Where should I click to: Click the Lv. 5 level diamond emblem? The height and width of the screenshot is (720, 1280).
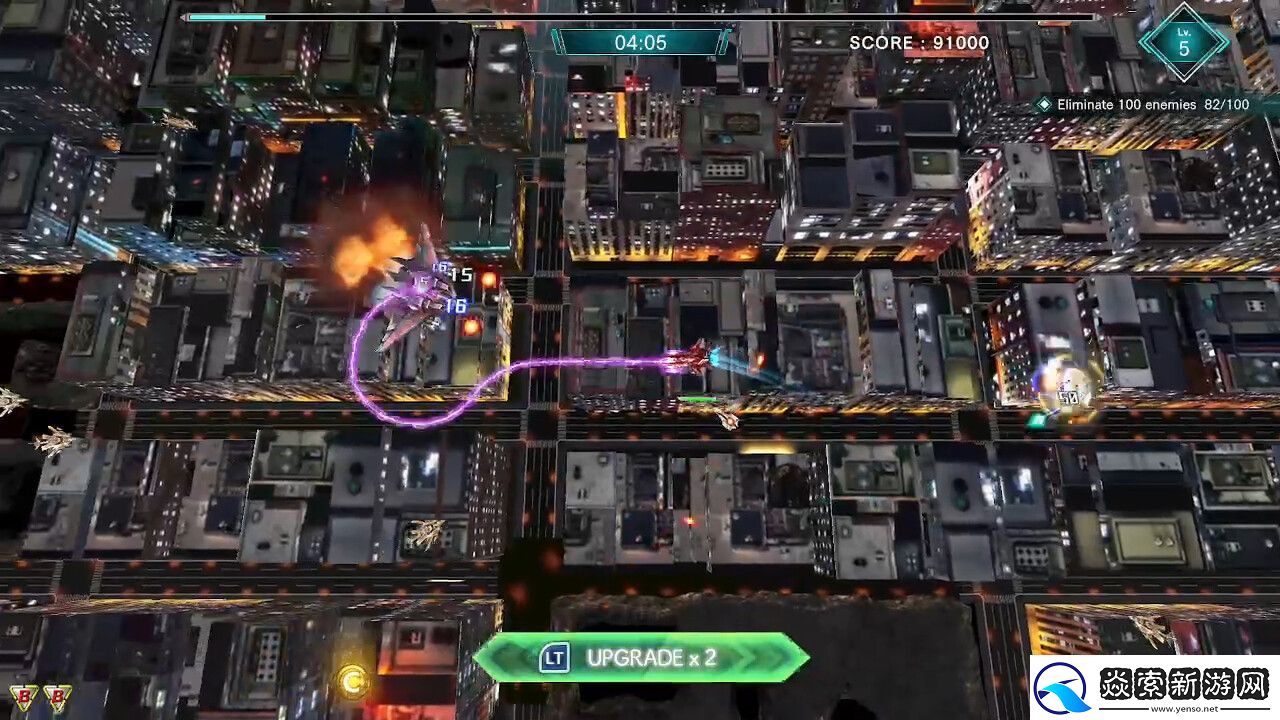1184,44
